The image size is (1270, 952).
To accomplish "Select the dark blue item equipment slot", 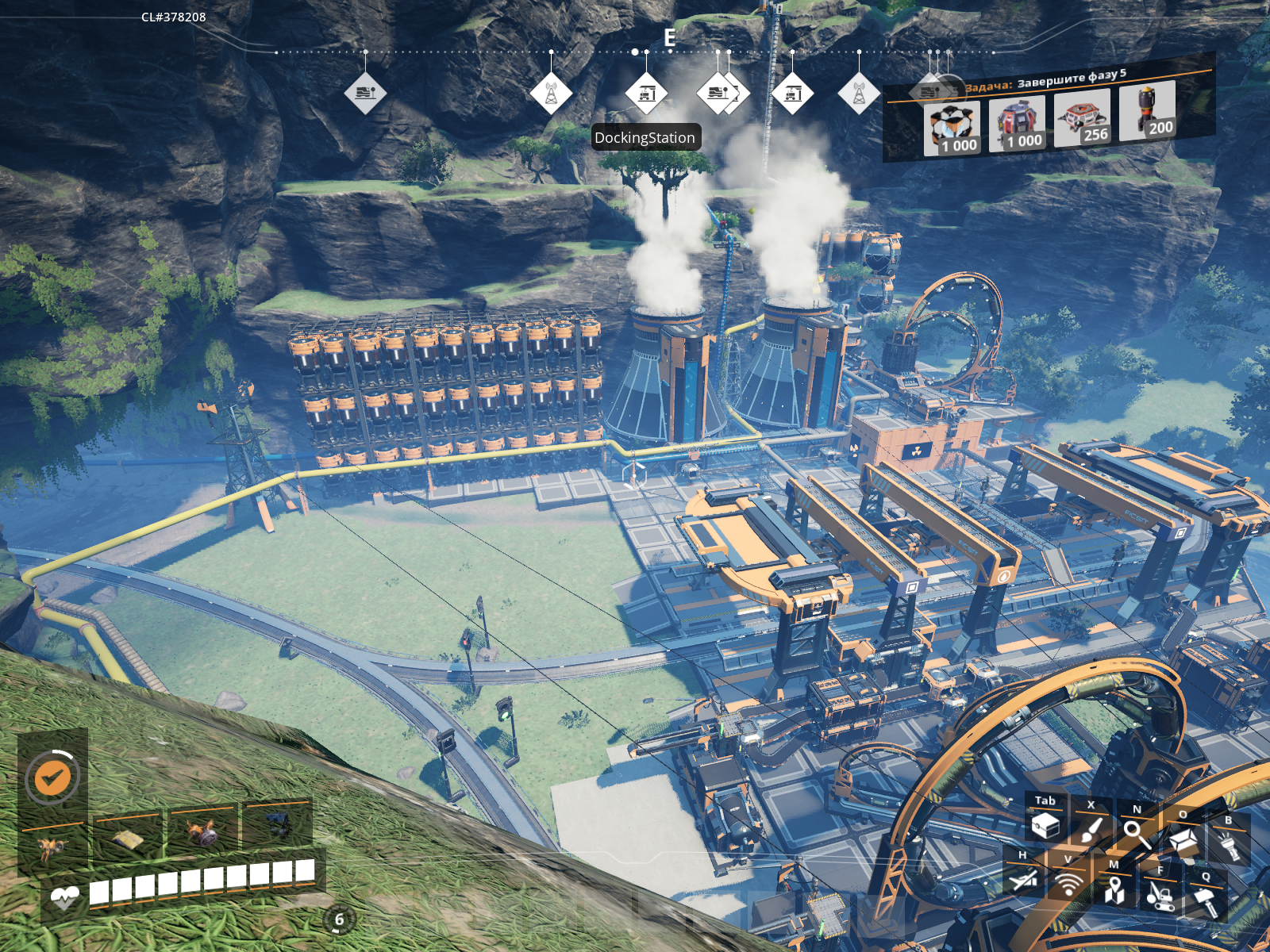I will coord(276,825).
